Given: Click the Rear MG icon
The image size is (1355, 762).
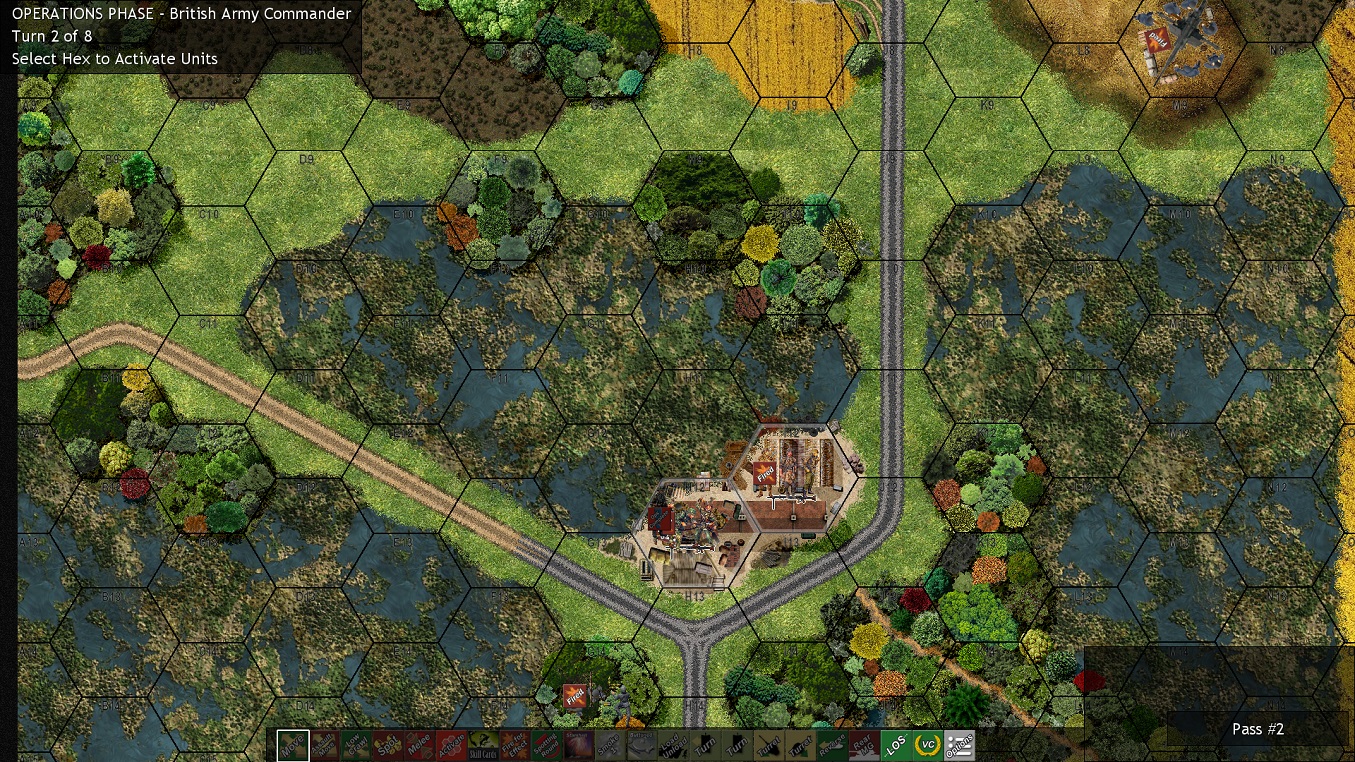Looking at the screenshot, I should [864, 745].
